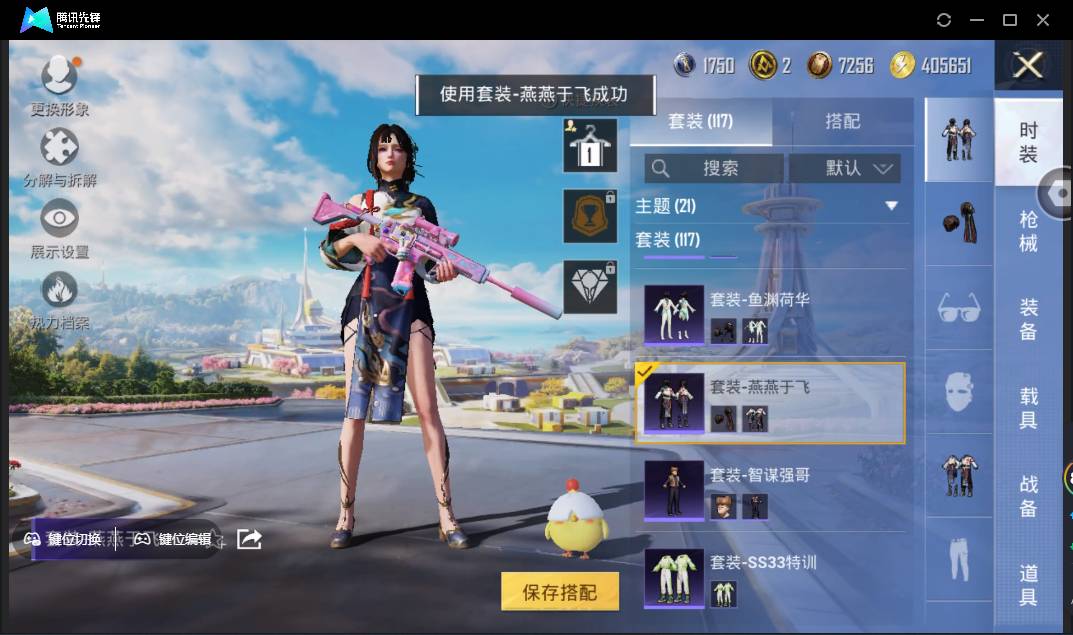Open the 默认 sort dropdown
Screen dimensions: 1073x635
coord(845,168)
